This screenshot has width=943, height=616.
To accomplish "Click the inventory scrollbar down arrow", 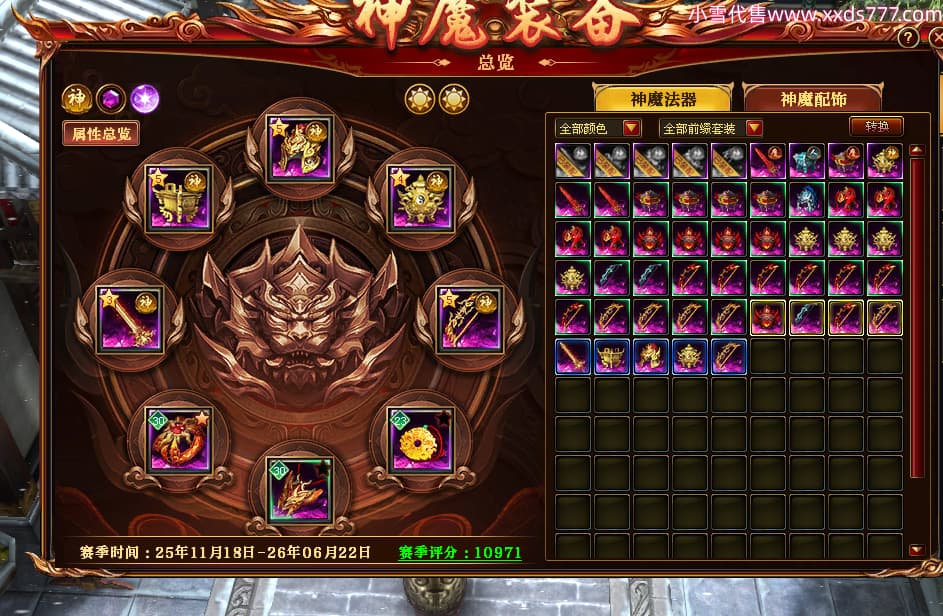I will pyautogui.click(x=916, y=549).
